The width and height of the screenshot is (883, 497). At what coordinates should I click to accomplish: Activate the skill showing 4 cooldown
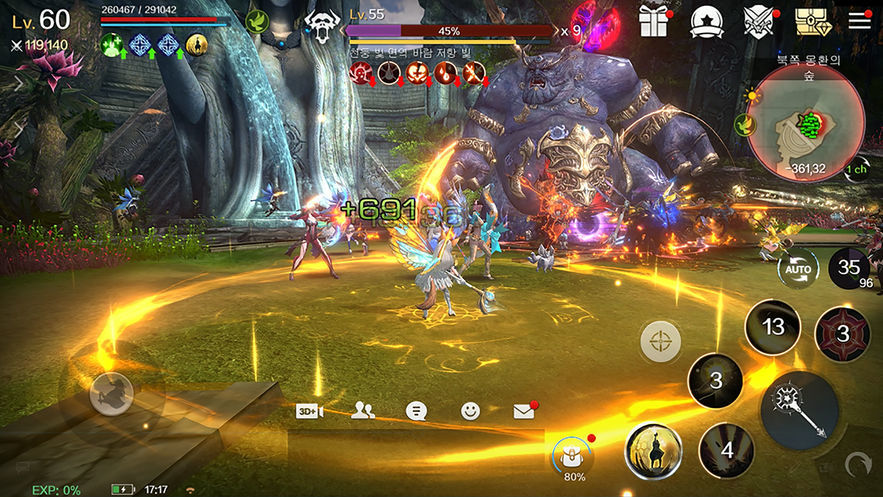pyautogui.click(x=726, y=450)
